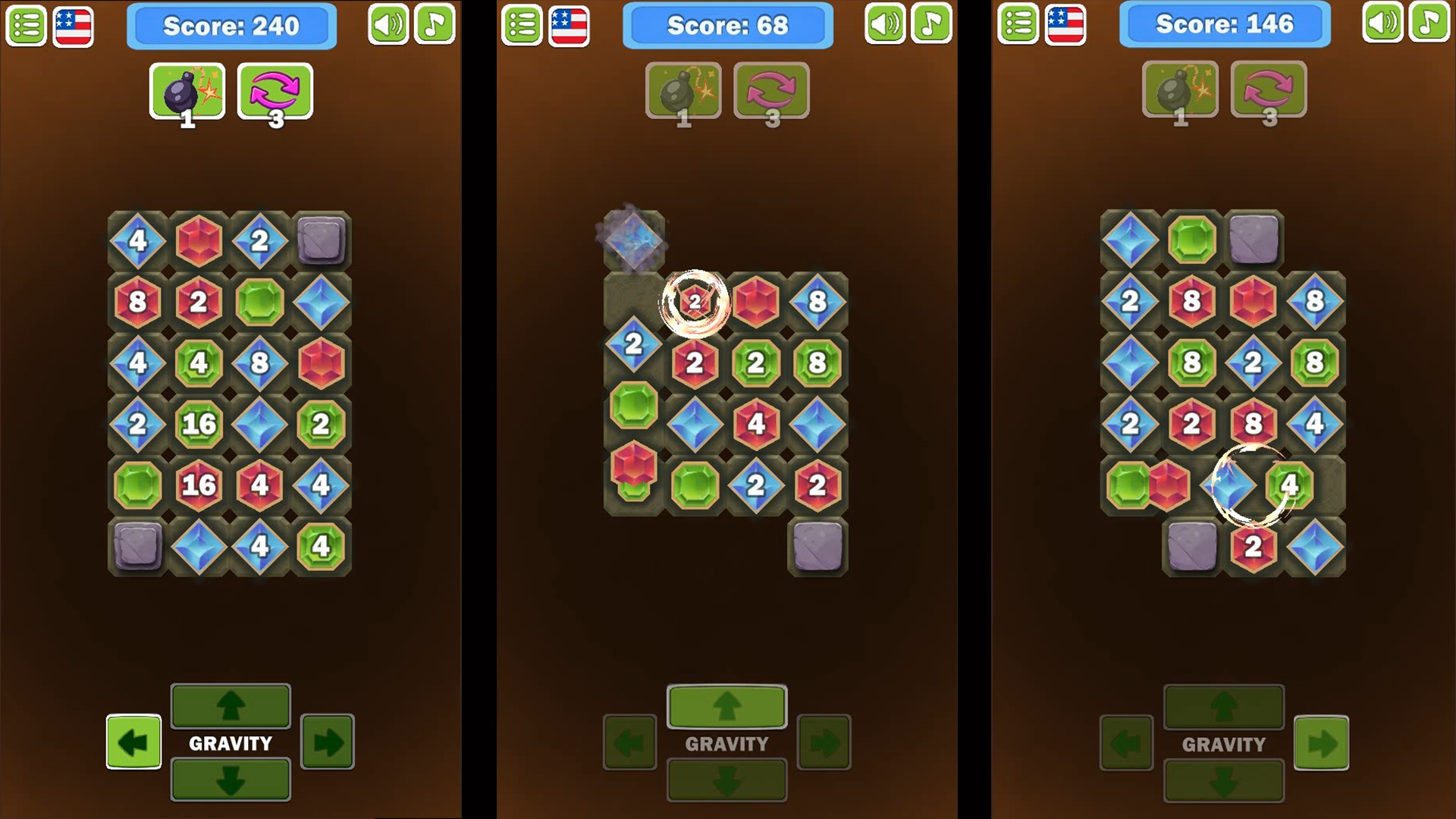
Task: Mute the game sound via the speaker icon
Action: [388, 24]
